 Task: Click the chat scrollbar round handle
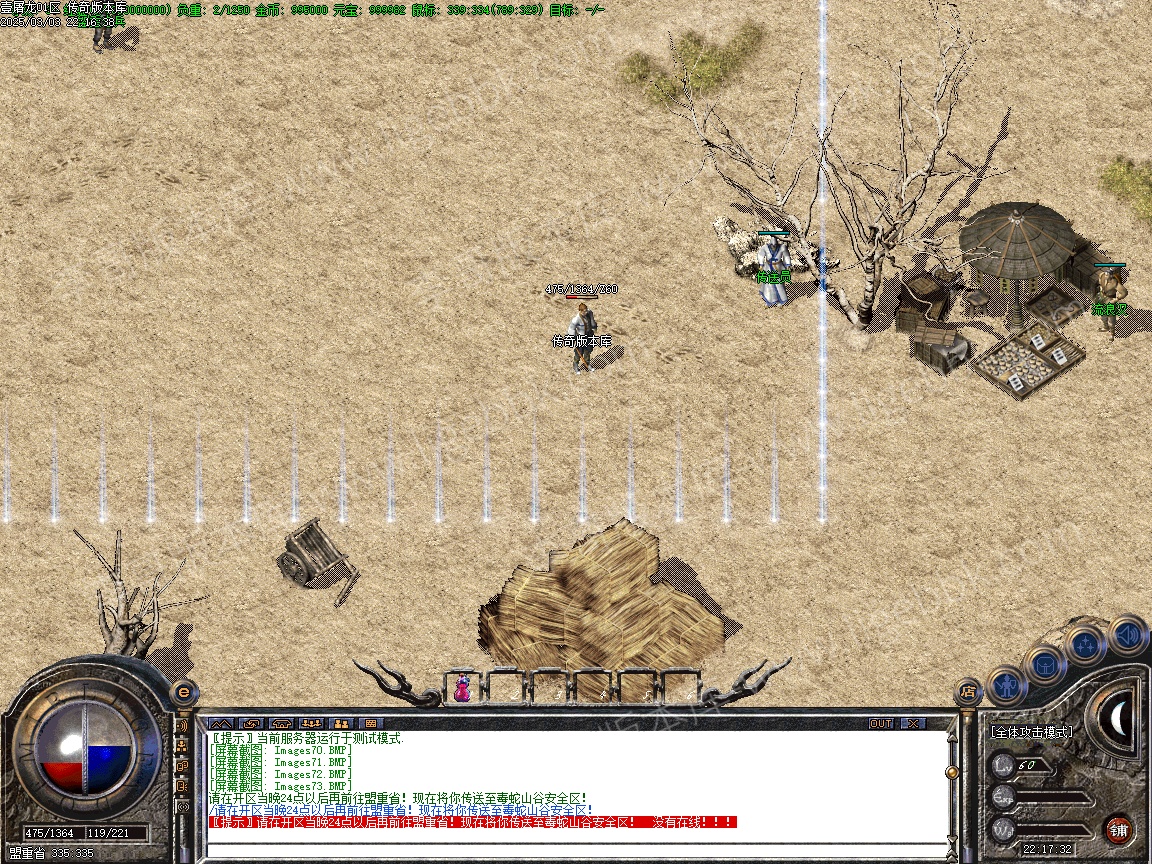950,772
